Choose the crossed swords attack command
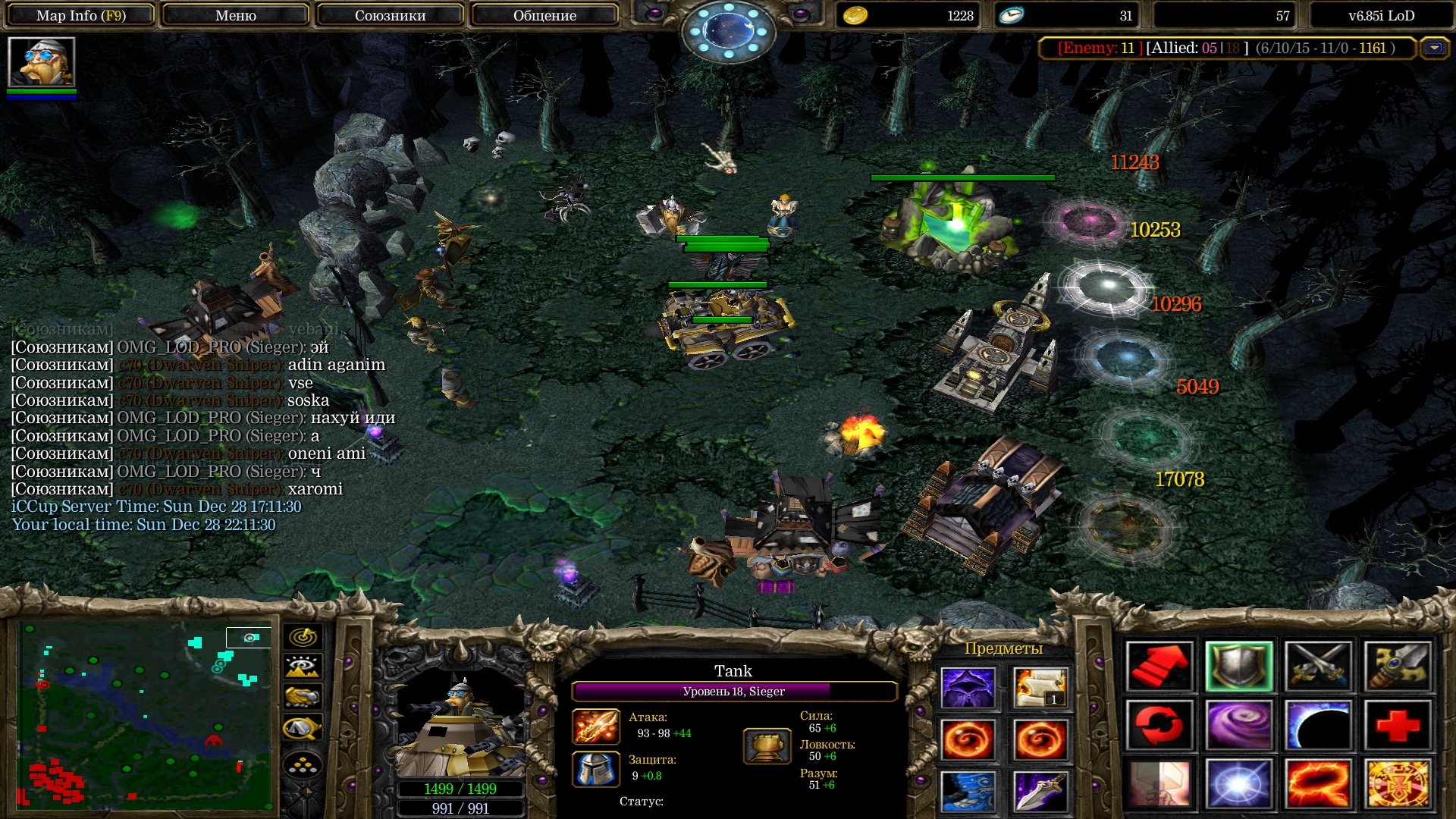 (x=1319, y=667)
